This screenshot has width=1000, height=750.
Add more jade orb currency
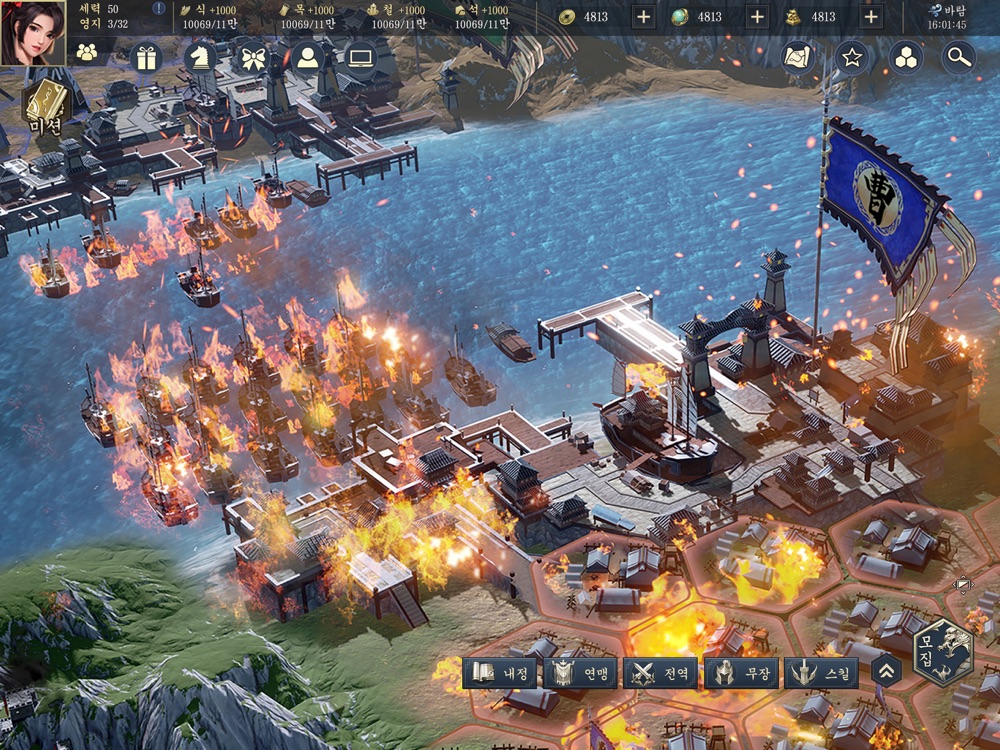coord(757,17)
